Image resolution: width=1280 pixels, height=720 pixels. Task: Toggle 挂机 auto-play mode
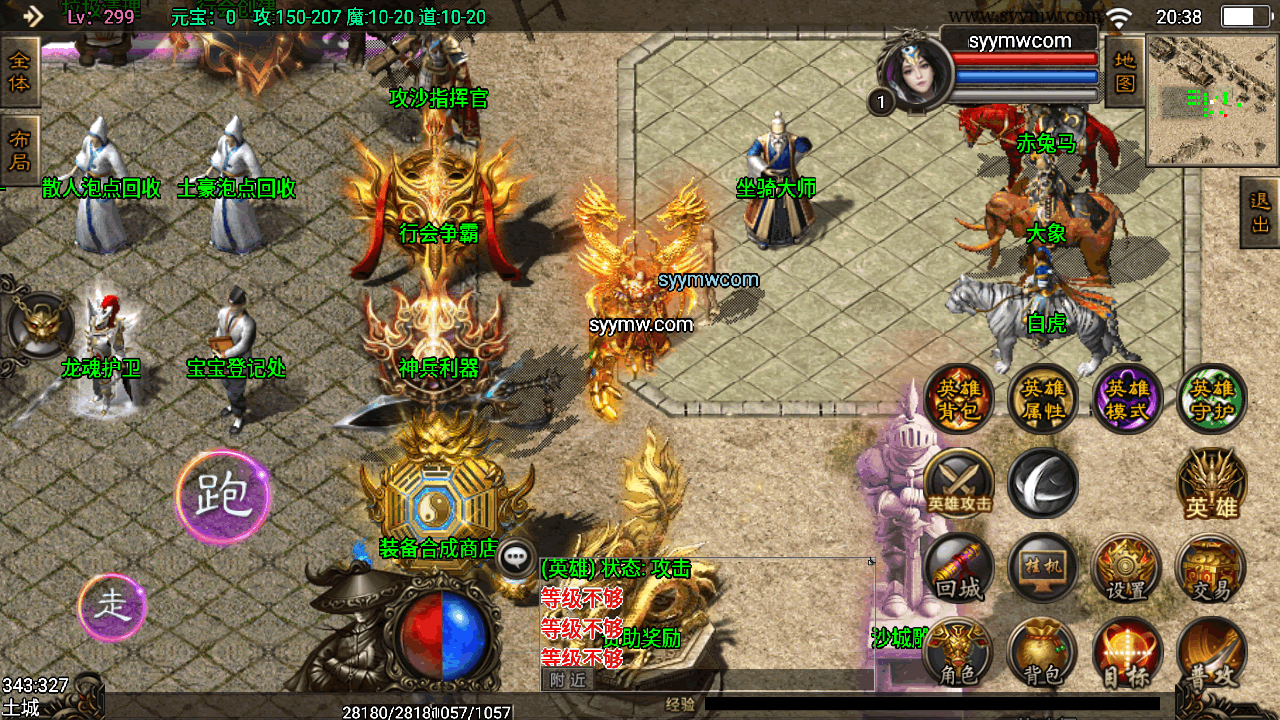(x=1043, y=568)
